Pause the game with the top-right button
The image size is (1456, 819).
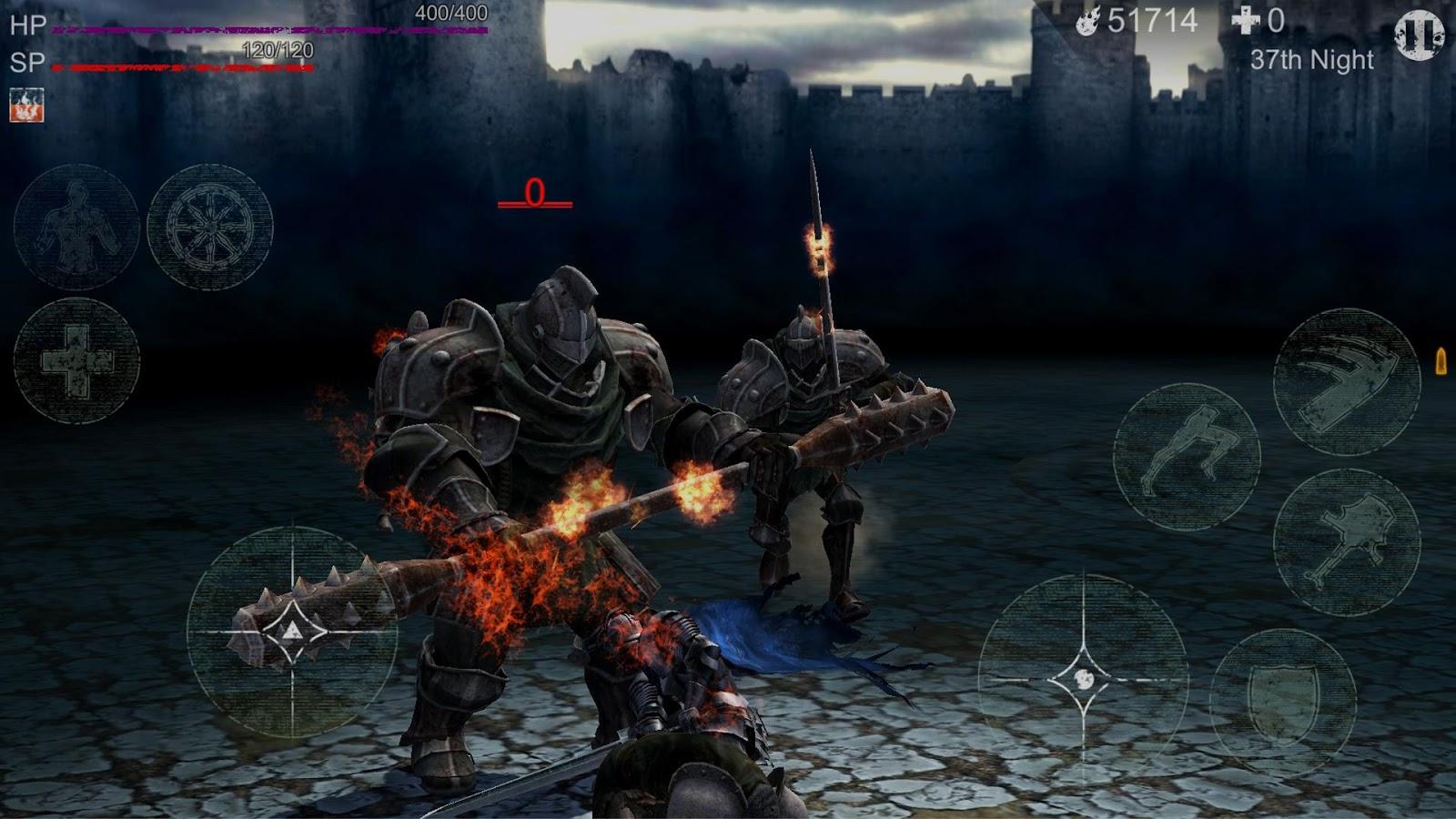1419,35
